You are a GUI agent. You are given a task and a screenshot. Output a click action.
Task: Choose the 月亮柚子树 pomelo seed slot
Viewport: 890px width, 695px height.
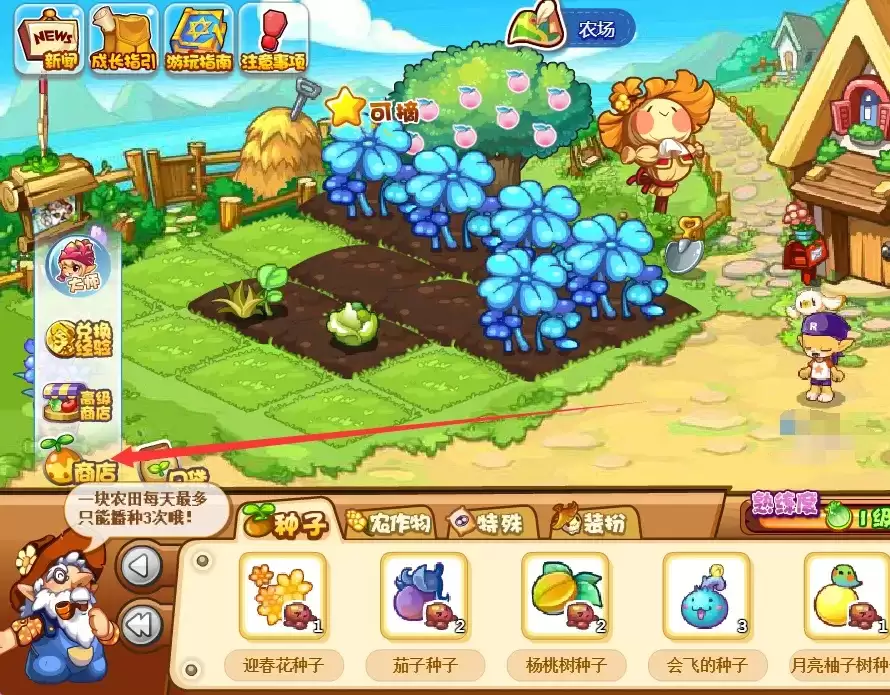[x=846, y=597]
